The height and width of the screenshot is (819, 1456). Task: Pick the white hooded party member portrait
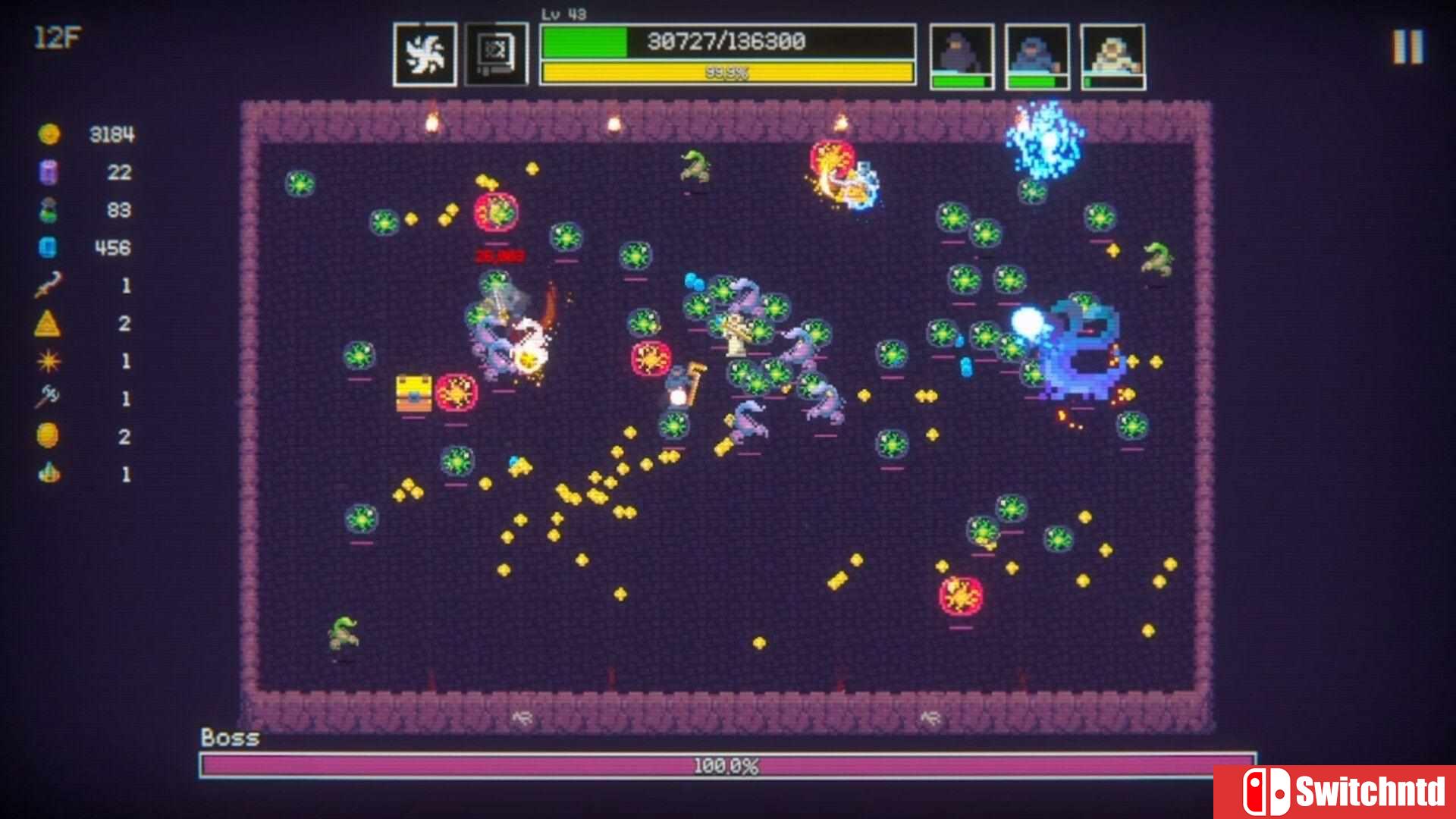(x=1112, y=56)
